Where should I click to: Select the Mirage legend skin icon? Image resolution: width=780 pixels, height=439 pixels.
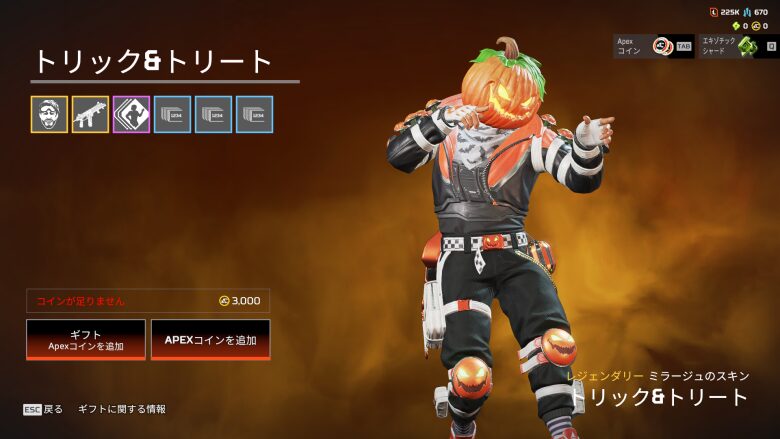(49, 115)
